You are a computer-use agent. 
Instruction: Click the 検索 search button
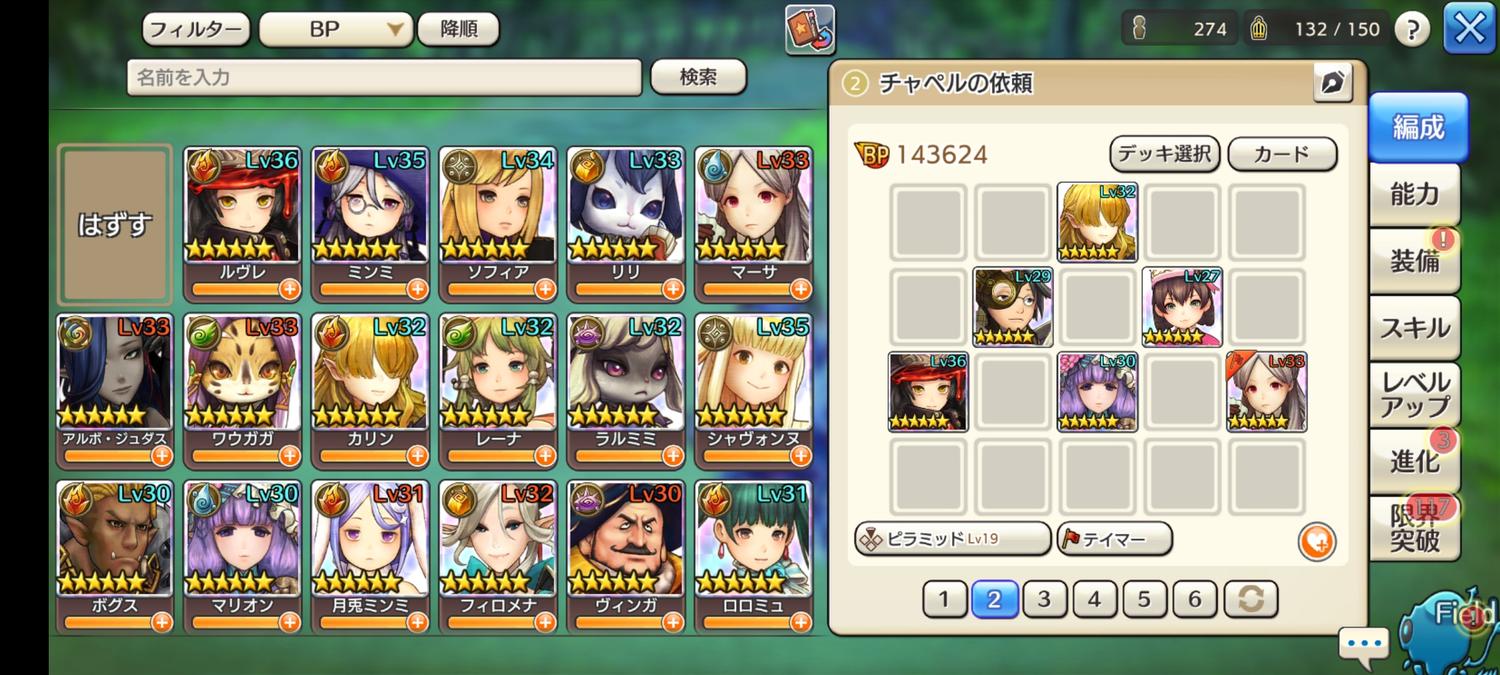click(698, 77)
